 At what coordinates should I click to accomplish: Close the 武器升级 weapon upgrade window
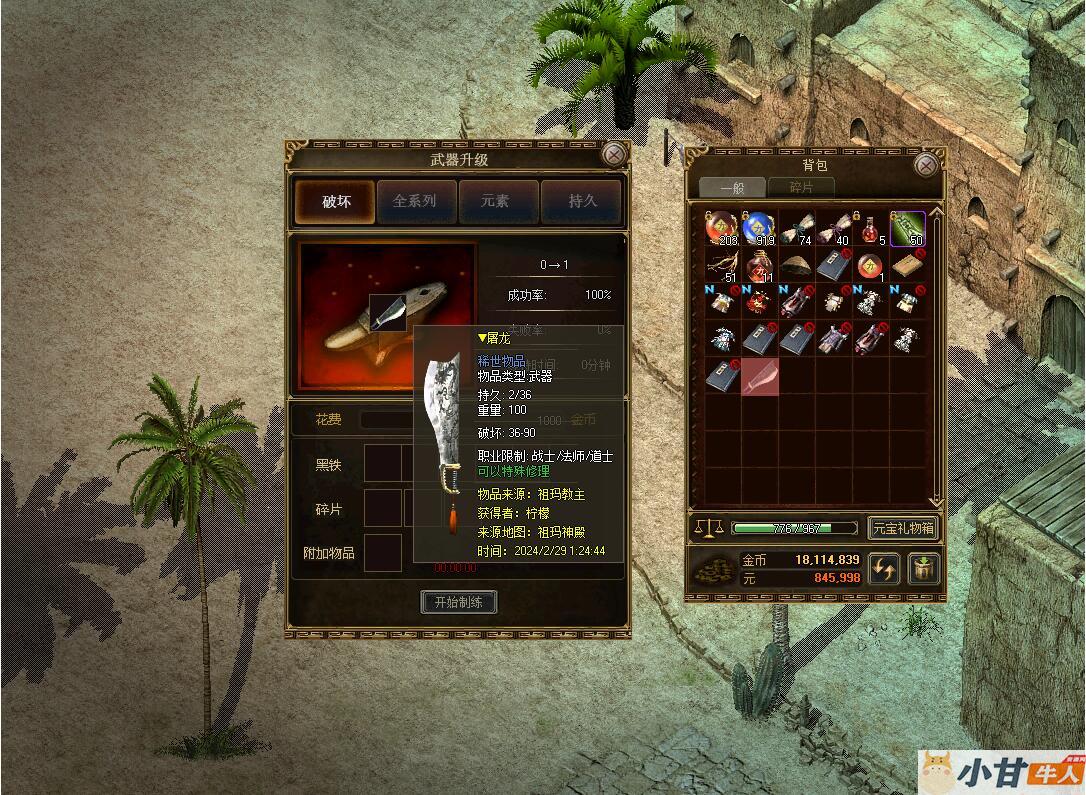click(x=614, y=154)
